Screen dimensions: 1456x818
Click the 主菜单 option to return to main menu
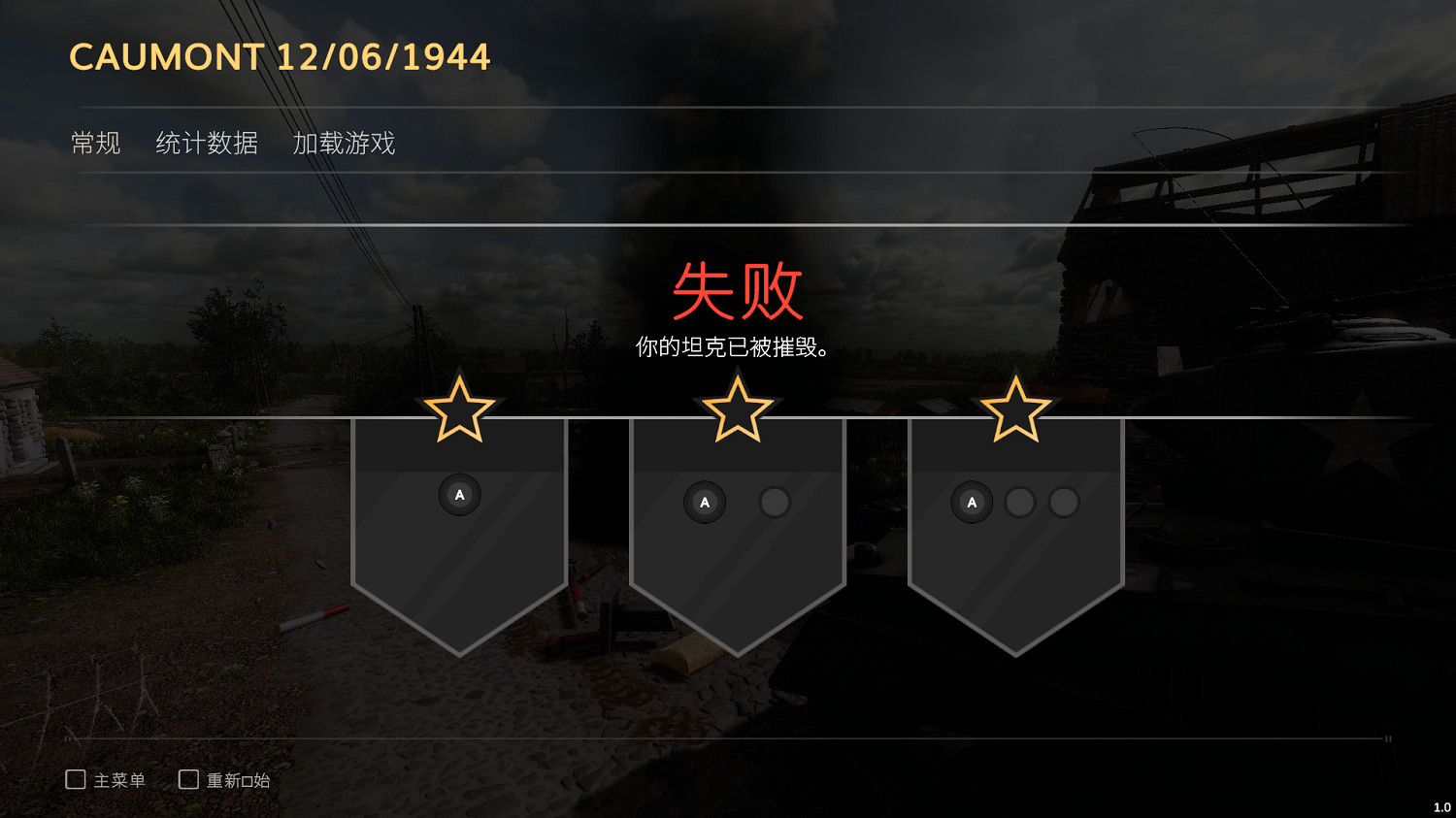[x=118, y=779]
